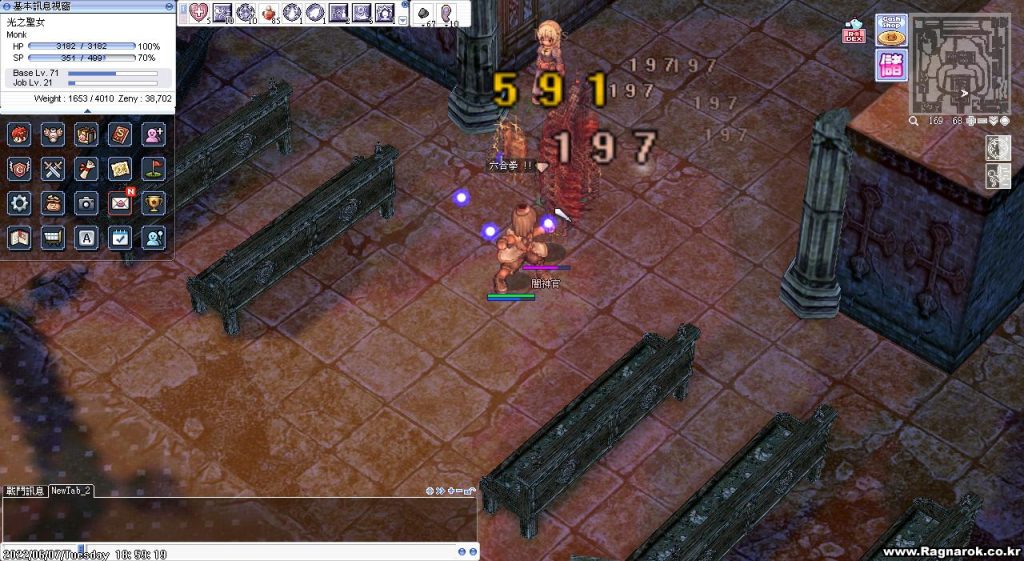Open the calendar check-in icon

pos(120,237)
